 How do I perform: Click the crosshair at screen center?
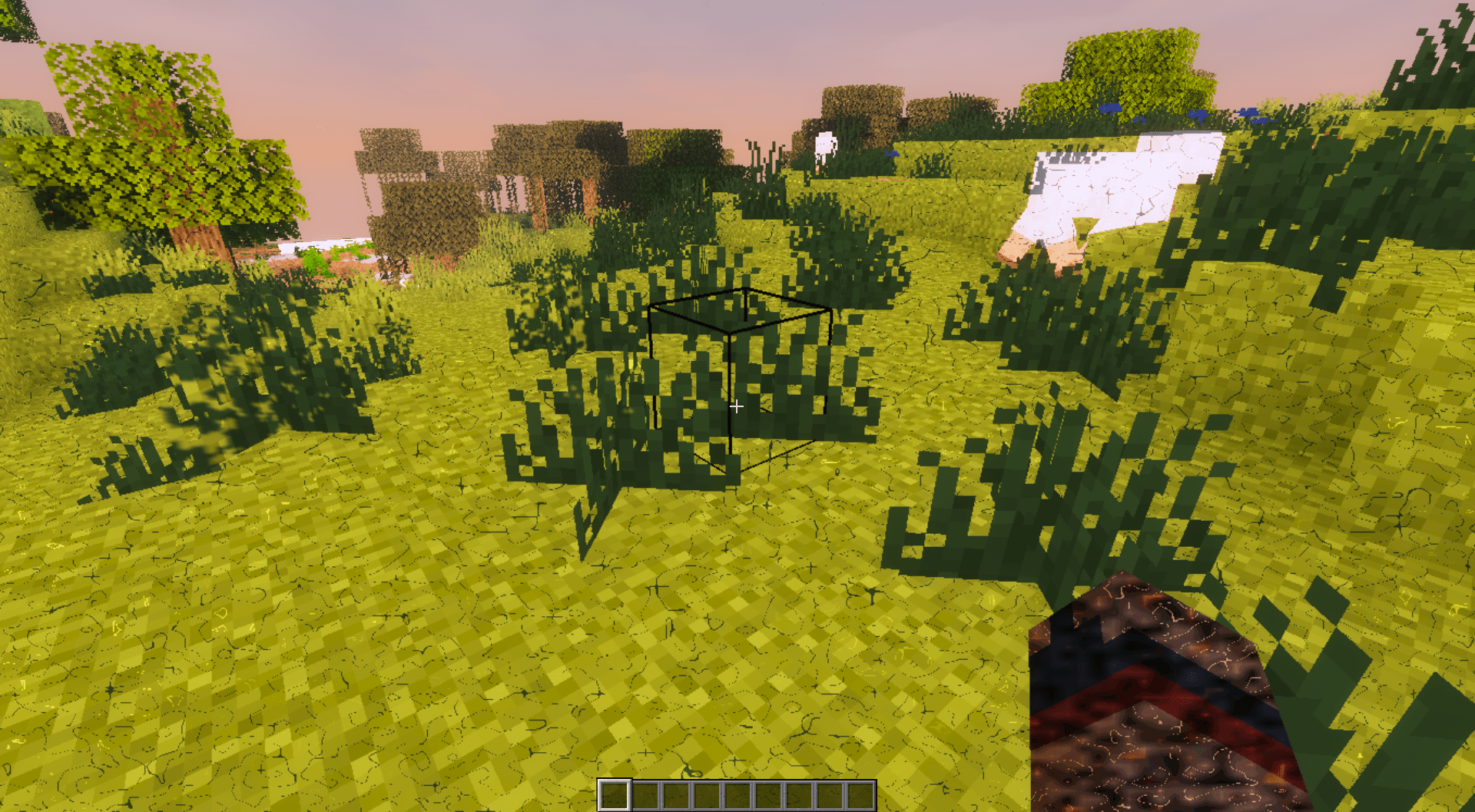tap(736, 407)
